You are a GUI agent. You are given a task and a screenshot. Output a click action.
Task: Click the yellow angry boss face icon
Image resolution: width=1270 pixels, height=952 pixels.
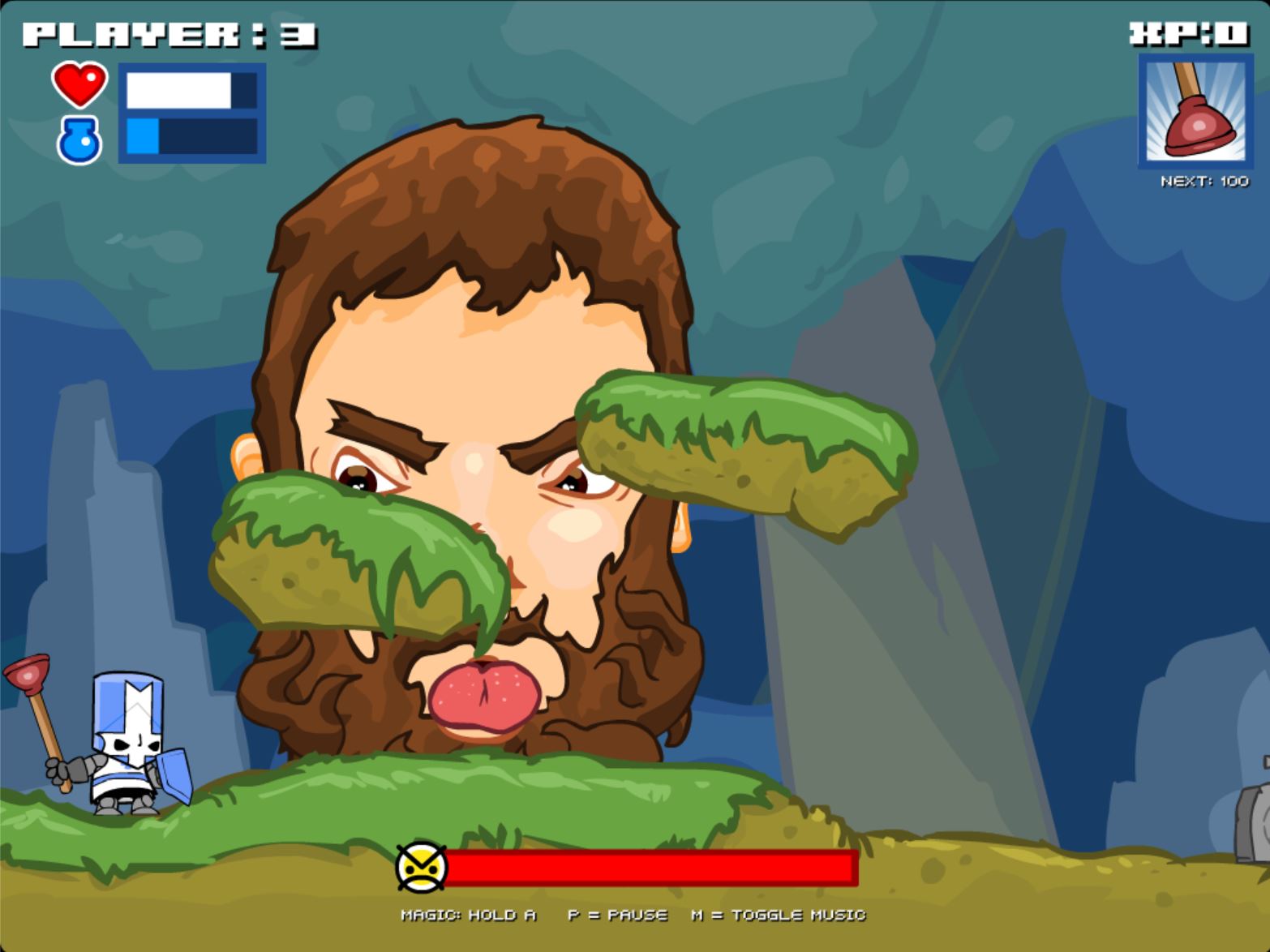coord(423,869)
